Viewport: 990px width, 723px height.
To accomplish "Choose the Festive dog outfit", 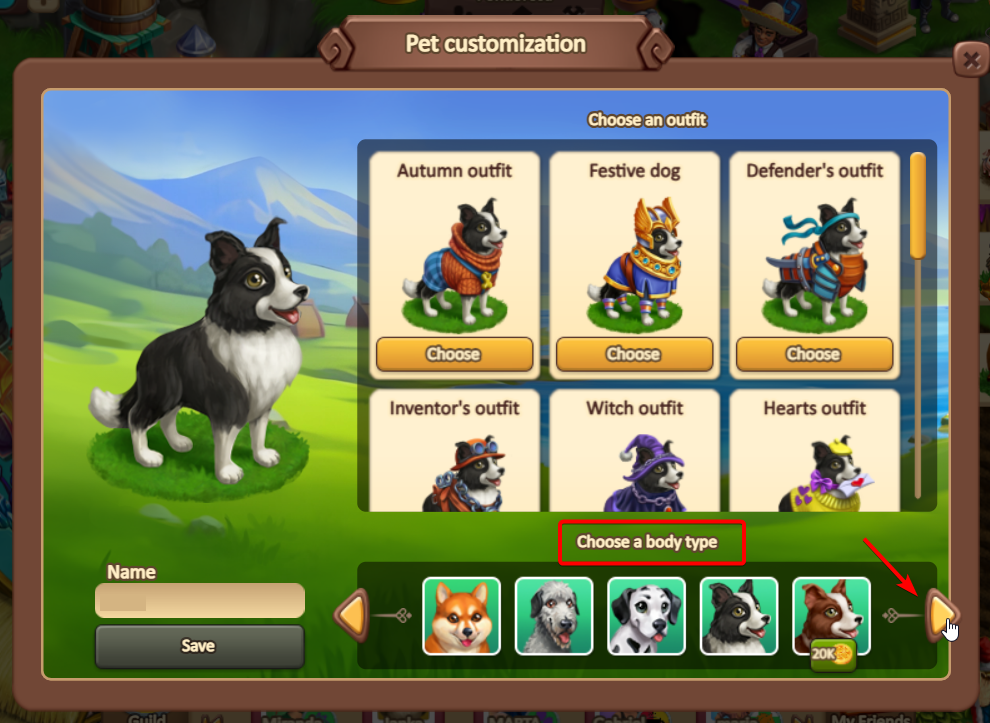I will (634, 354).
